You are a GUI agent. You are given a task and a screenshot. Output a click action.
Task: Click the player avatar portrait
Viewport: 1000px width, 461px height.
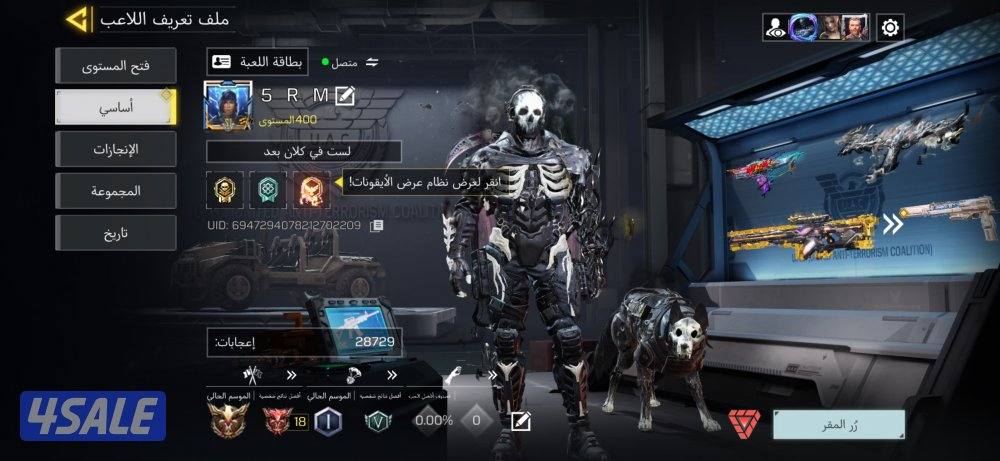coord(226,105)
